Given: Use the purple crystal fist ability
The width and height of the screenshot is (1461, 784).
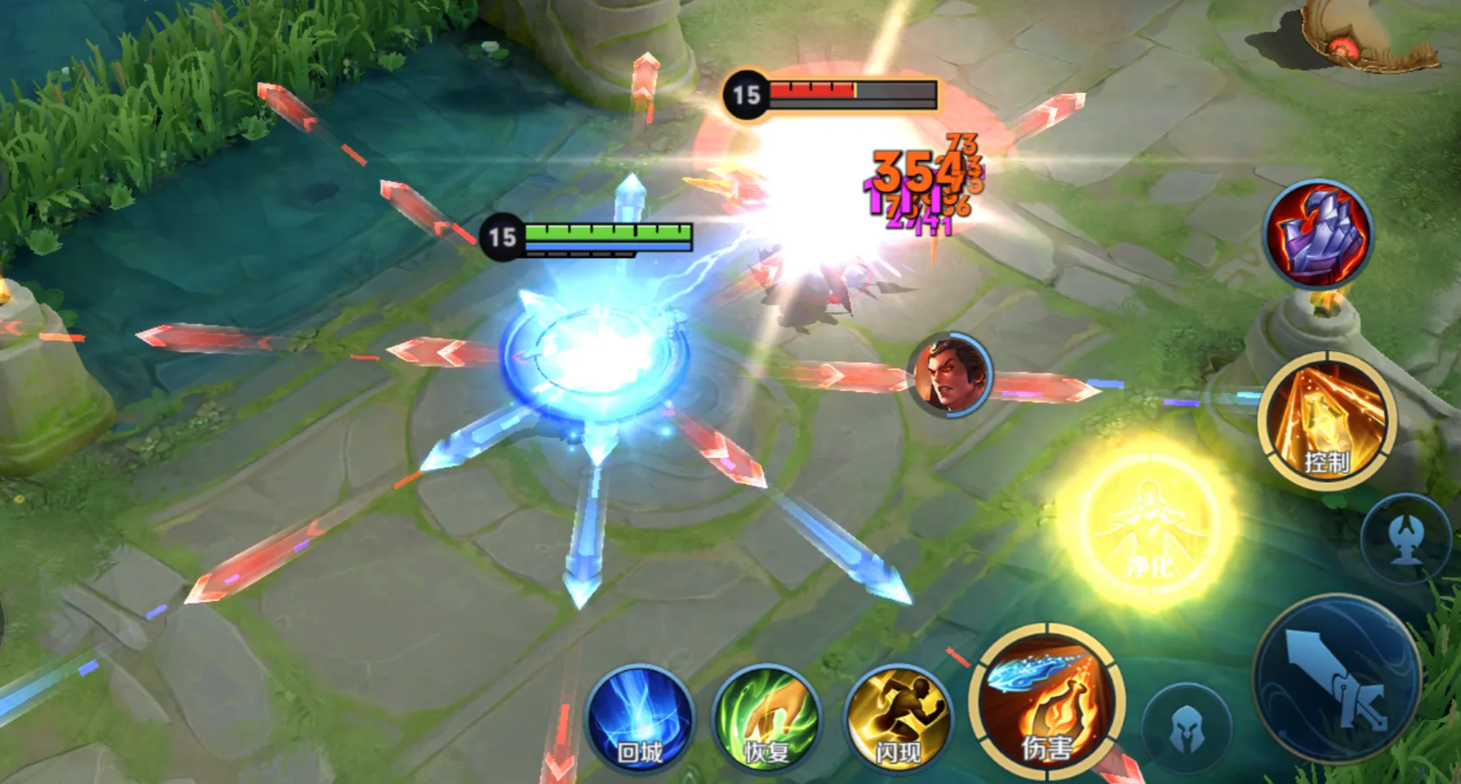Looking at the screenshot, I should (1317, 234).
